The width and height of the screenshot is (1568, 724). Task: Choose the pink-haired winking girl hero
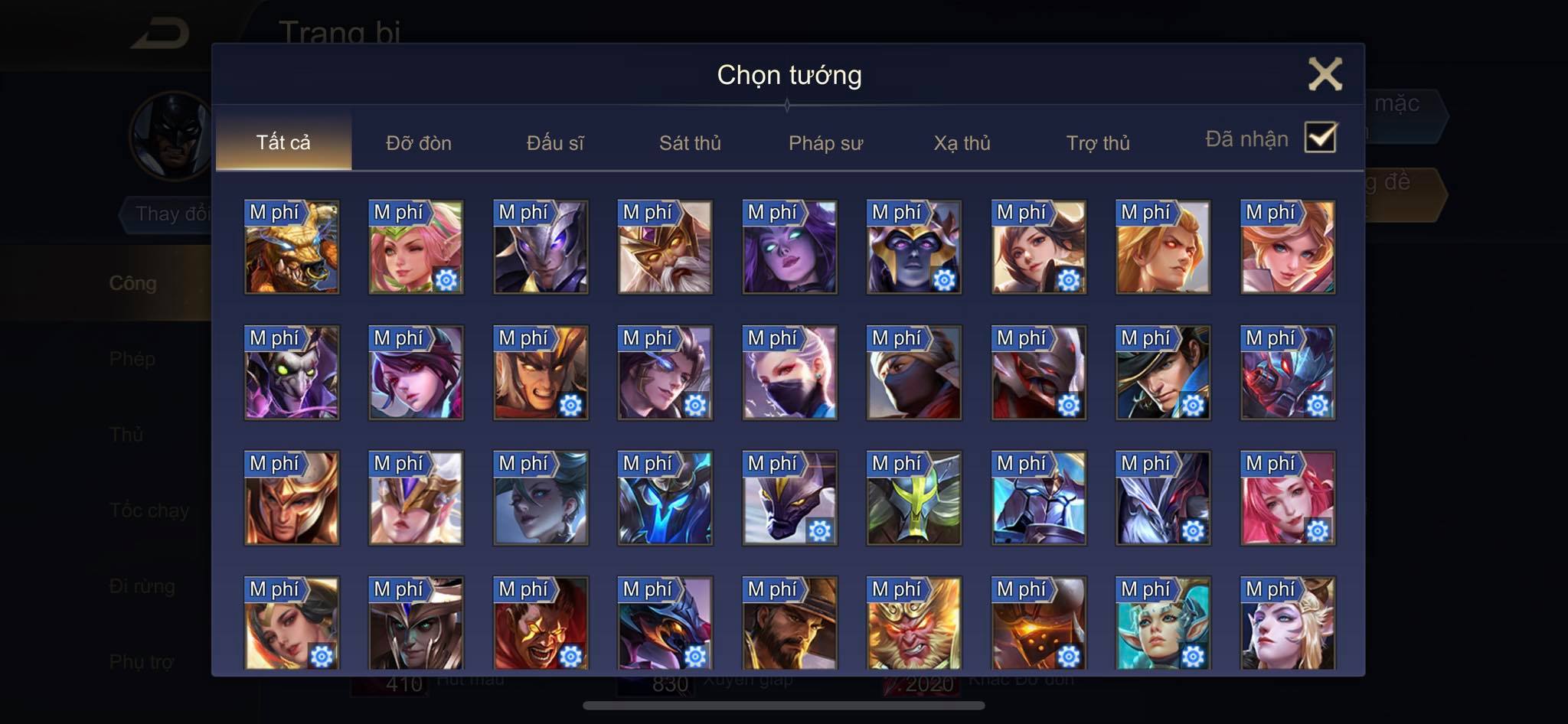tap(416, 247)
